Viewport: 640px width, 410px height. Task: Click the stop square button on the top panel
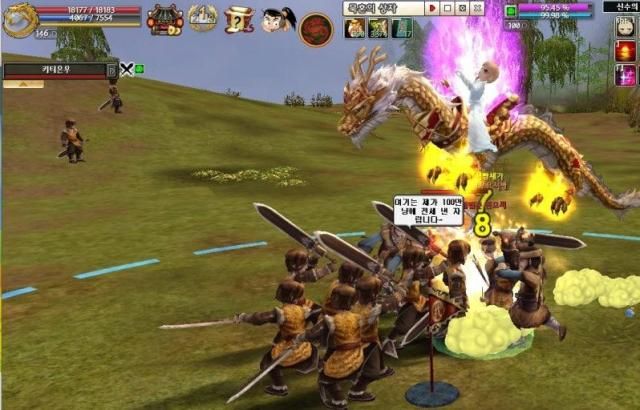446,8
